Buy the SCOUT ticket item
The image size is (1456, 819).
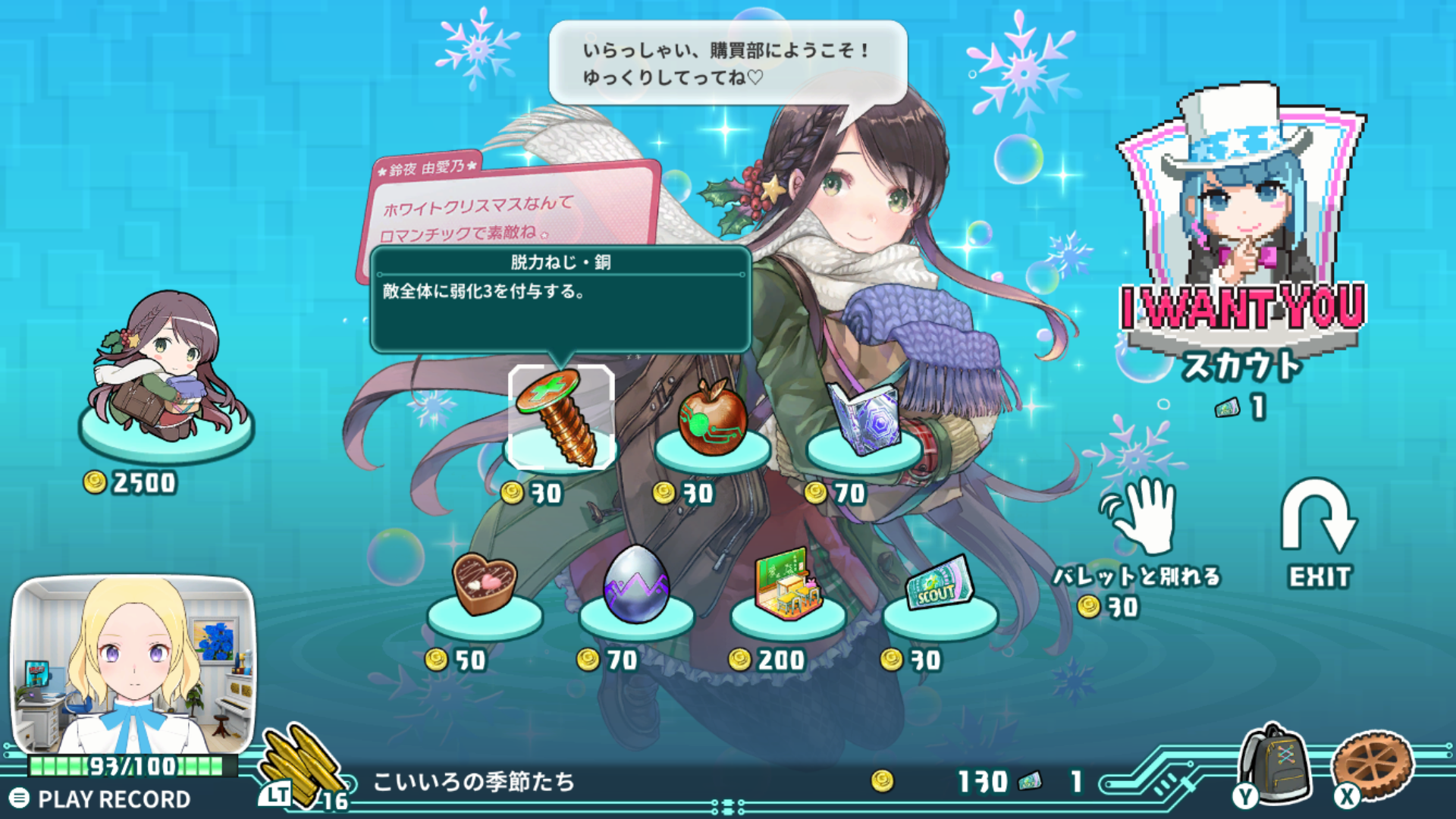click(x=940, y=586)
